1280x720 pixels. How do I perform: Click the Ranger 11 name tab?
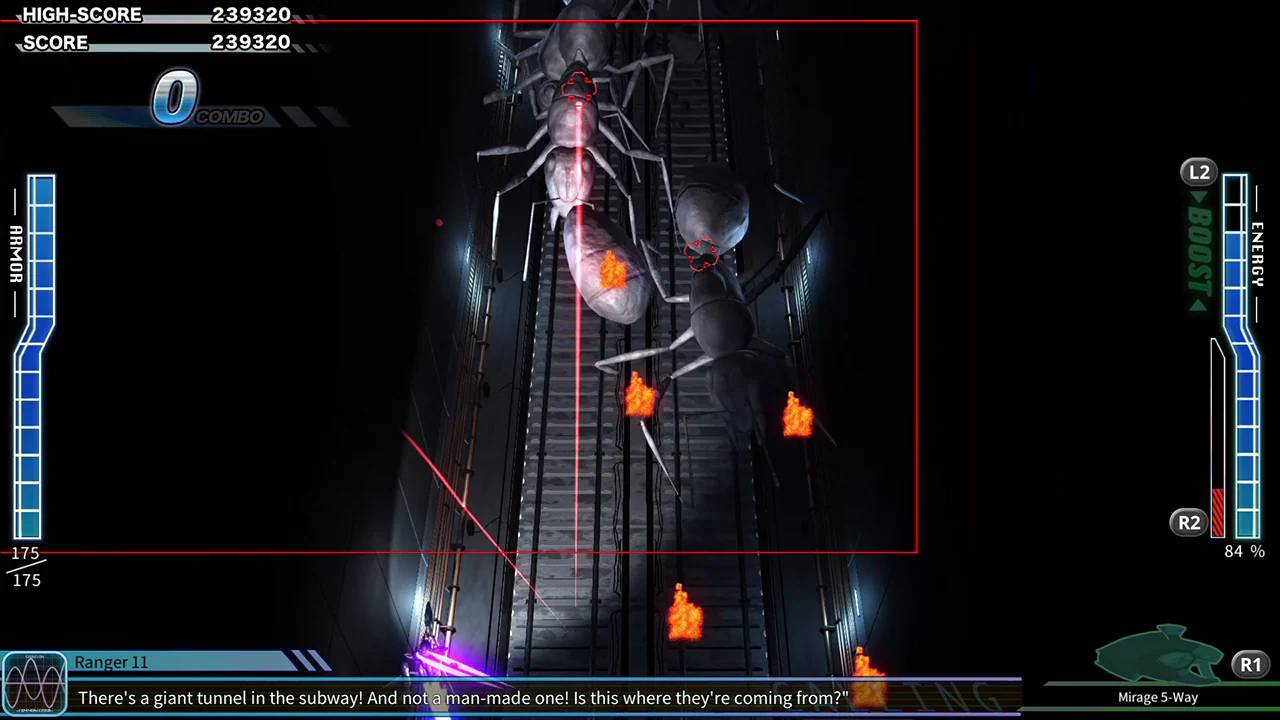(111, 662)
